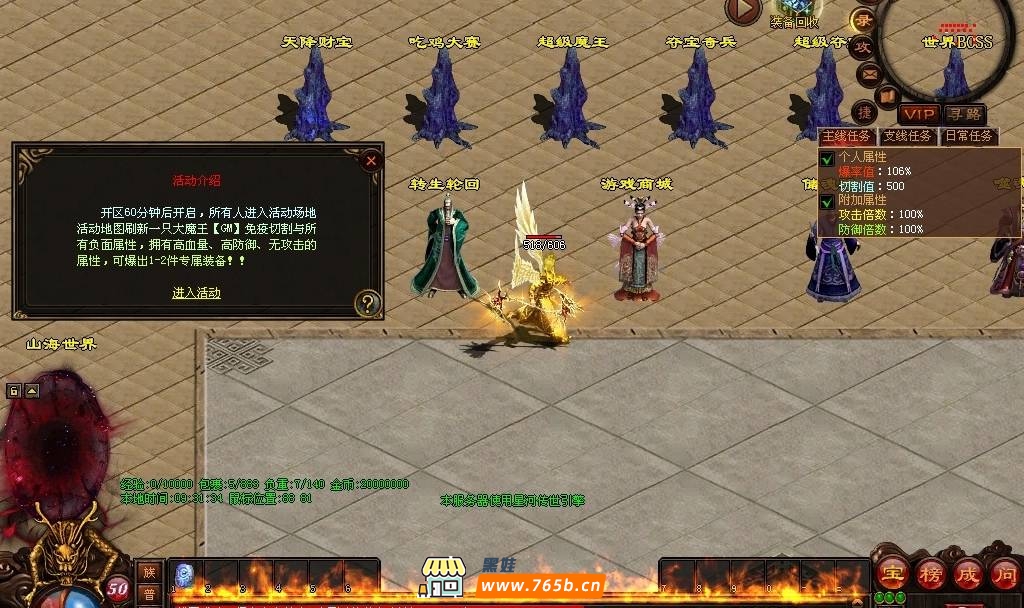Open the 成 achievement button
This screenshot has width=1024, height=608.
click(967, 574)
